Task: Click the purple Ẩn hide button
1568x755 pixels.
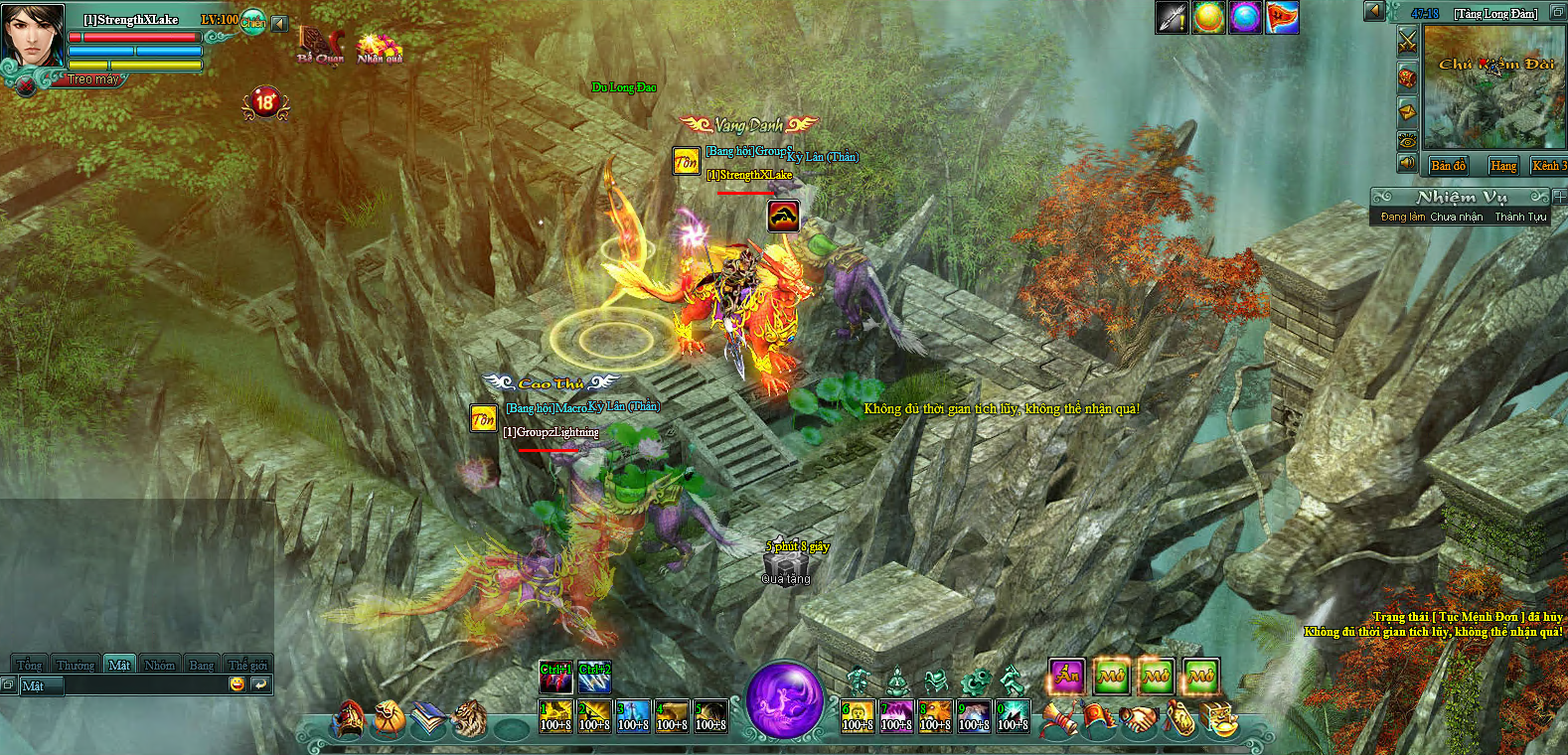Action: (x=1066, y=677)
